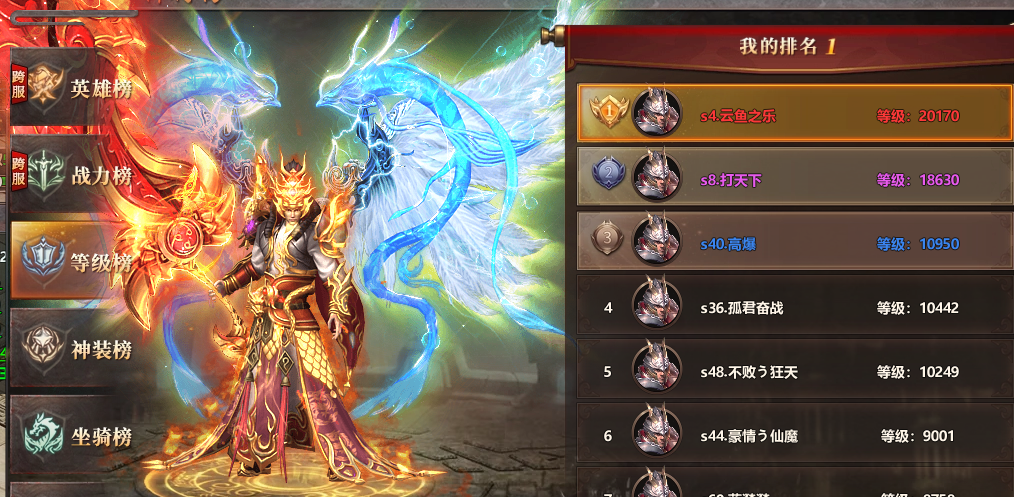Select first-place player s4.云鱼之乐
The image size is (1014, 497).
(795, 116)
